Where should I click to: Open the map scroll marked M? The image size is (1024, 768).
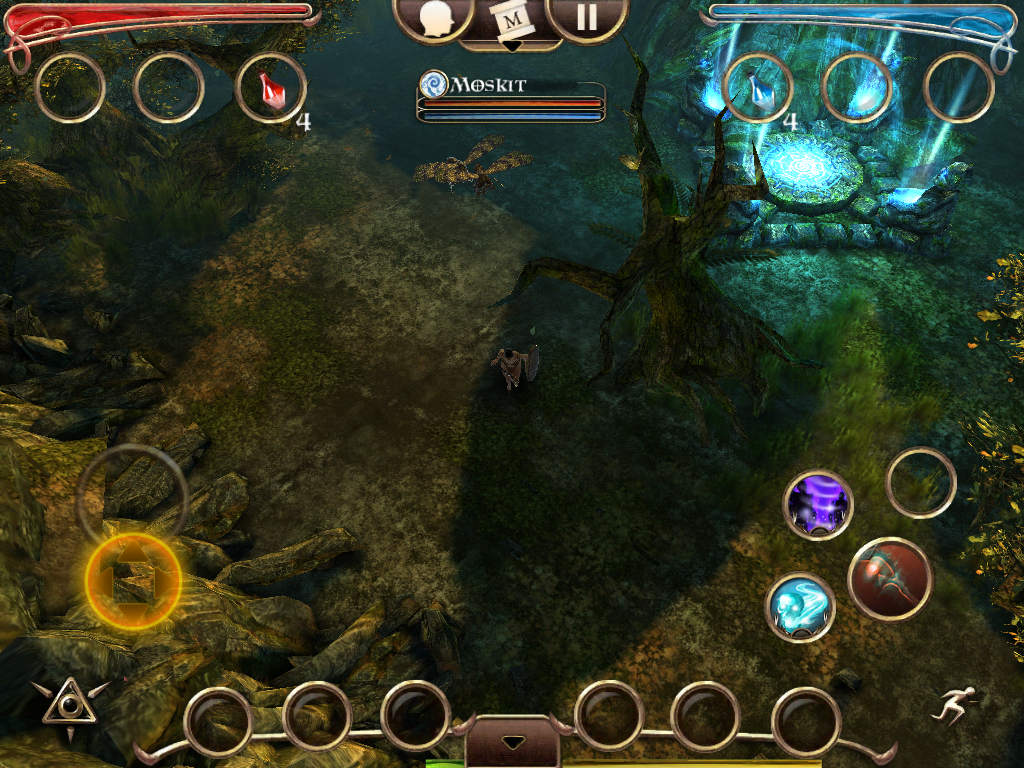tap(511, 21)
